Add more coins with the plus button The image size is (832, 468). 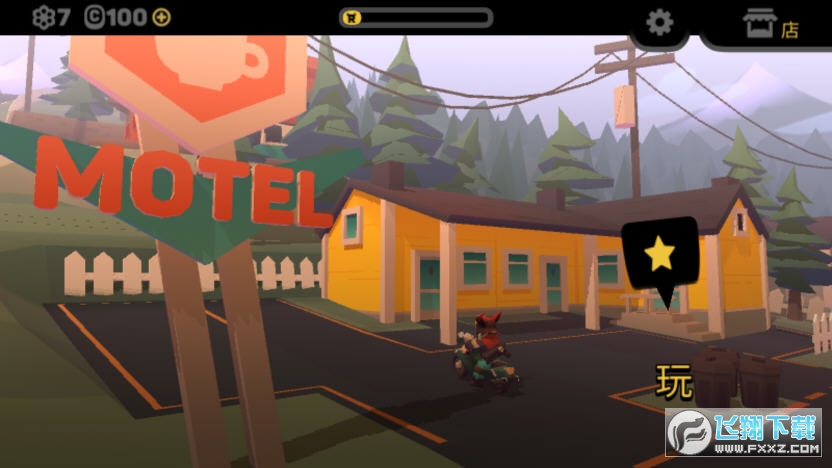click(x=161, y=17)
